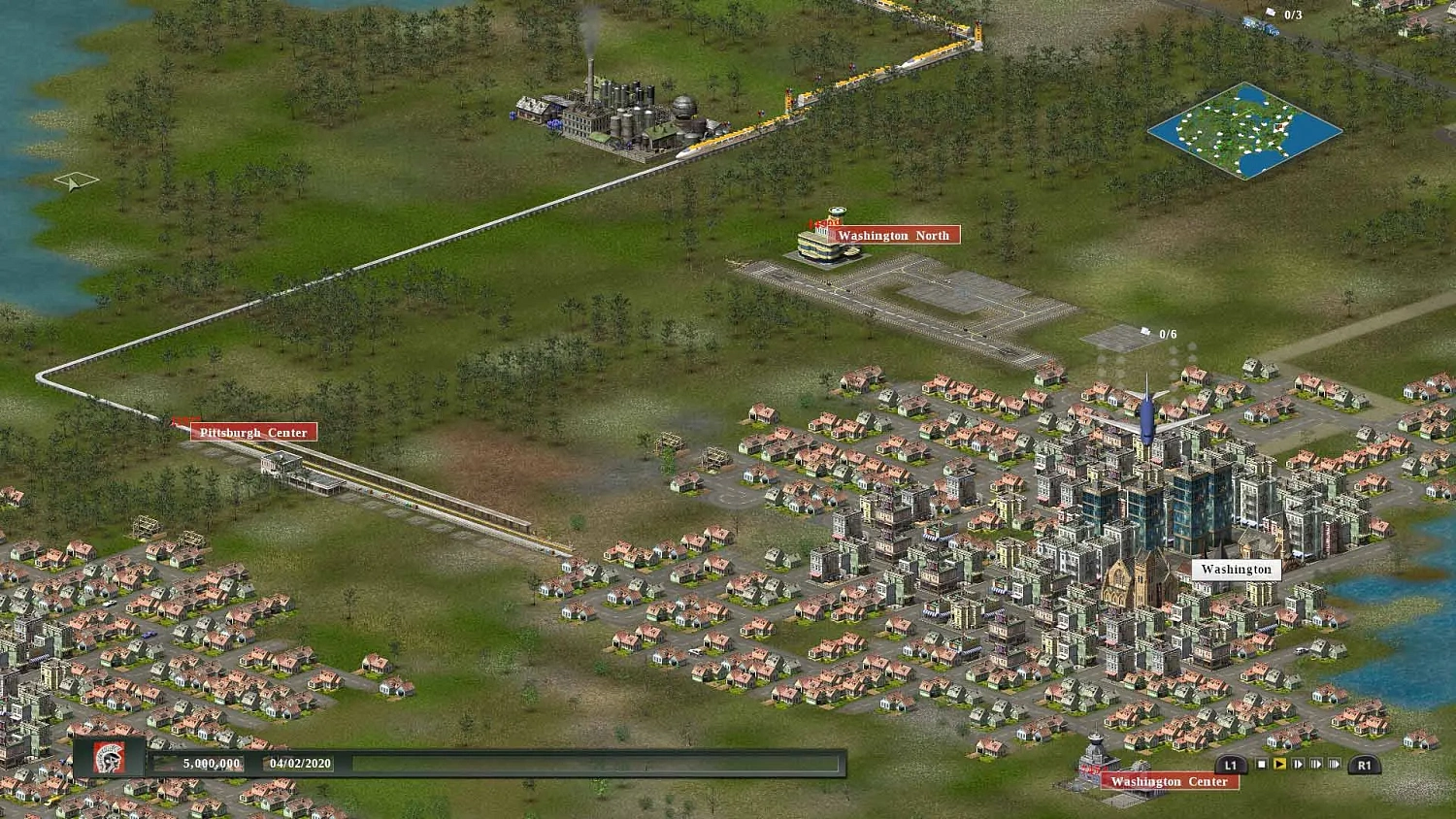Open the Washington North station sign
Image resolution: width=1456 pixels, height=819 pixels.
point(894,235)
